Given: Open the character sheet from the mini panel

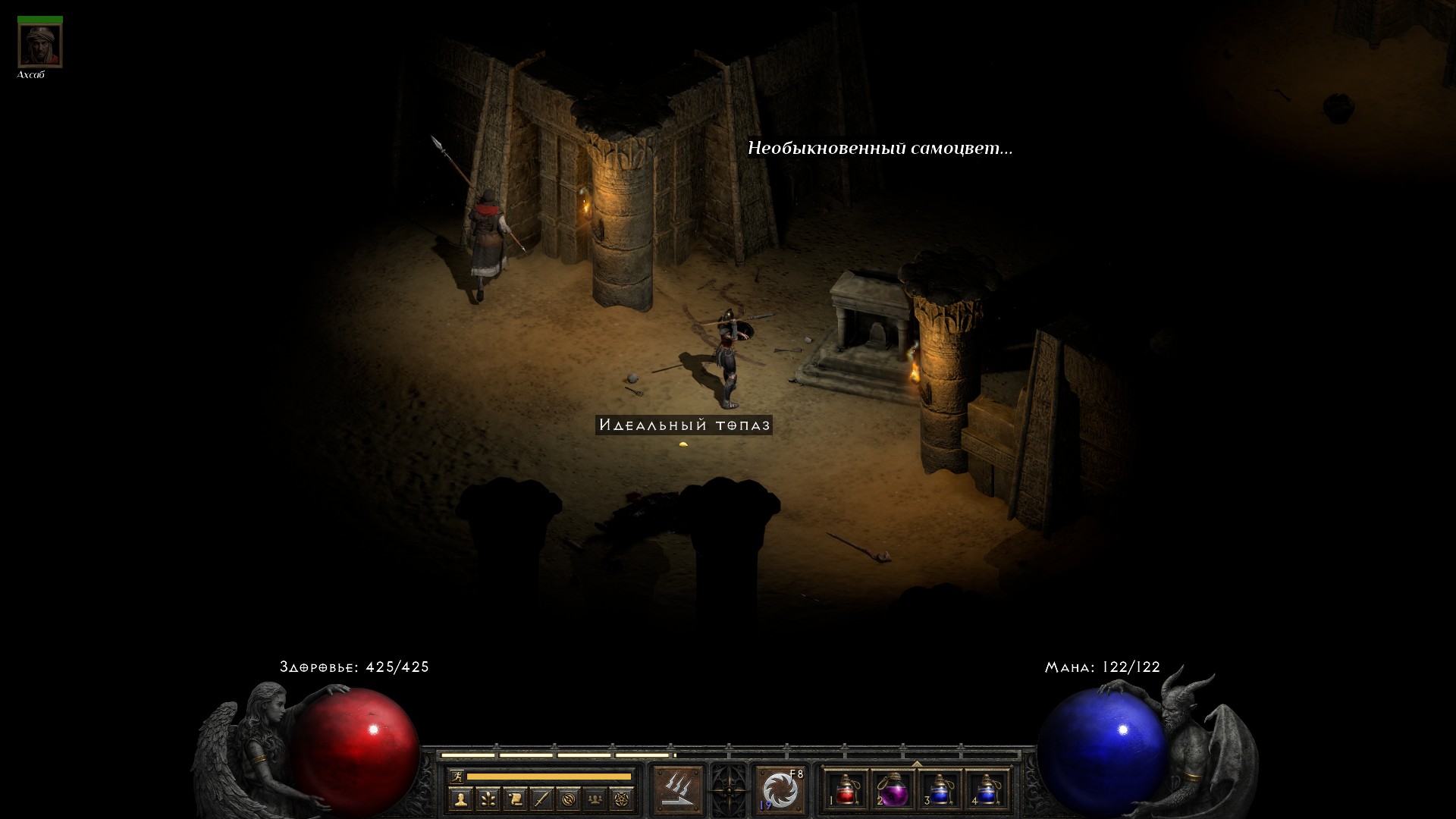Looking at the screenshot, I should point(460,799).
